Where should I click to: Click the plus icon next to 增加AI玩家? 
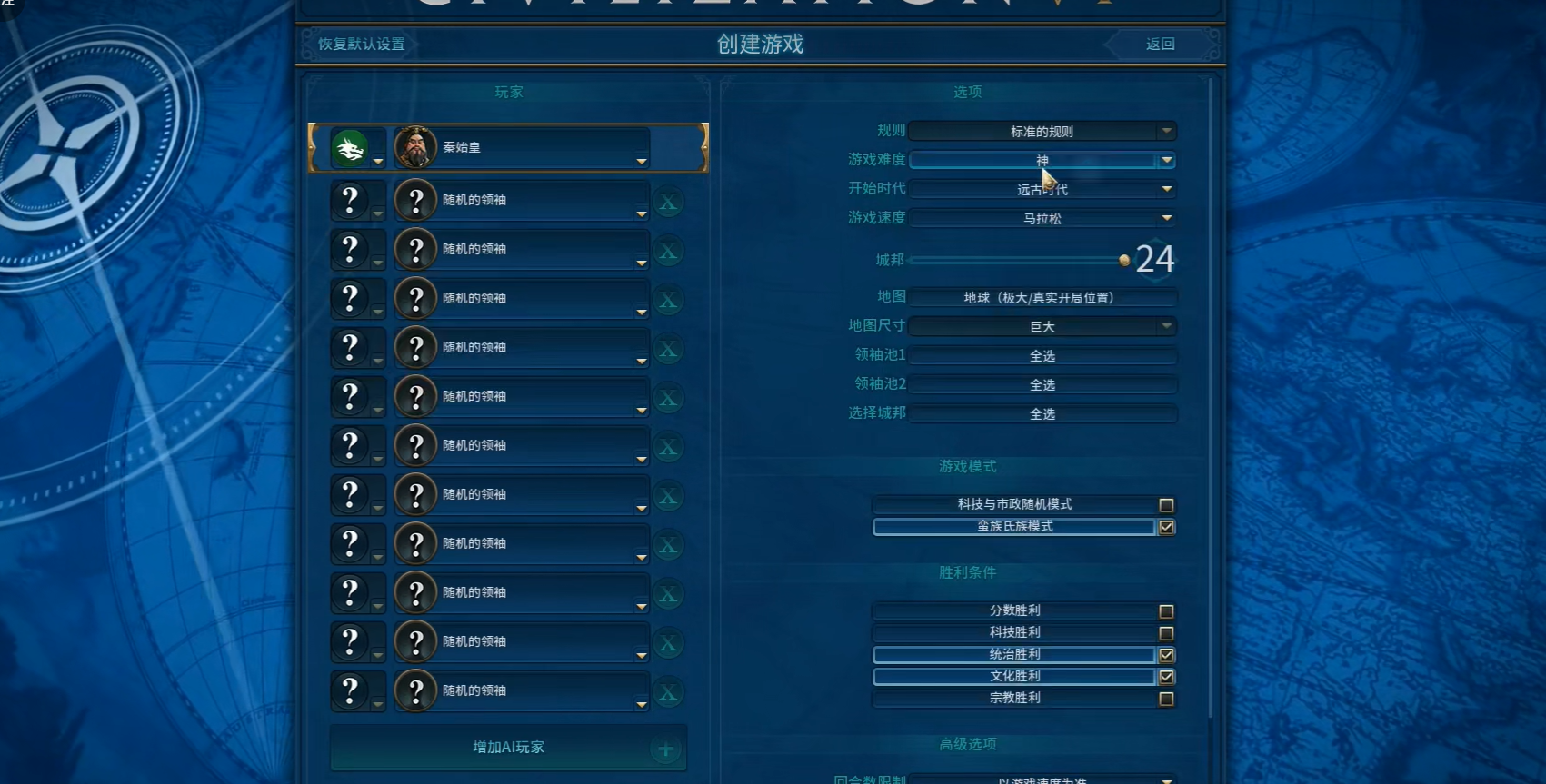[664, 749]
